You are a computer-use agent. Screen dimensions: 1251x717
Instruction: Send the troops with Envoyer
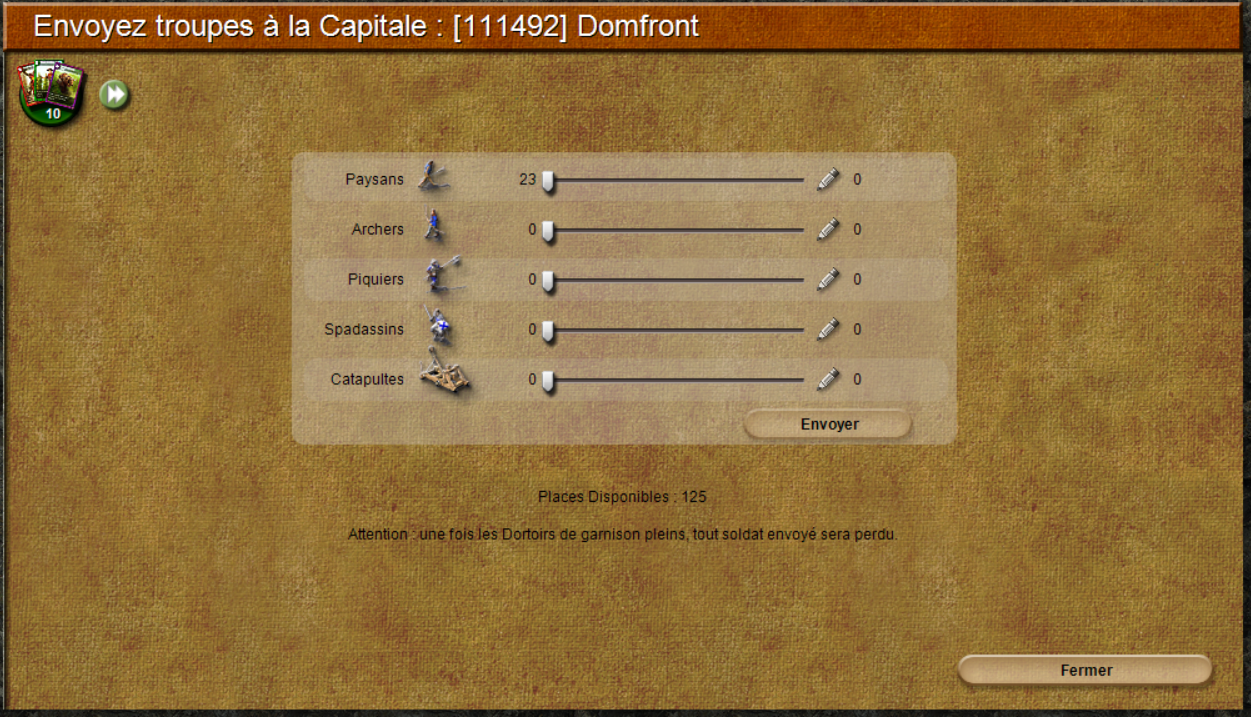(828, 424)
